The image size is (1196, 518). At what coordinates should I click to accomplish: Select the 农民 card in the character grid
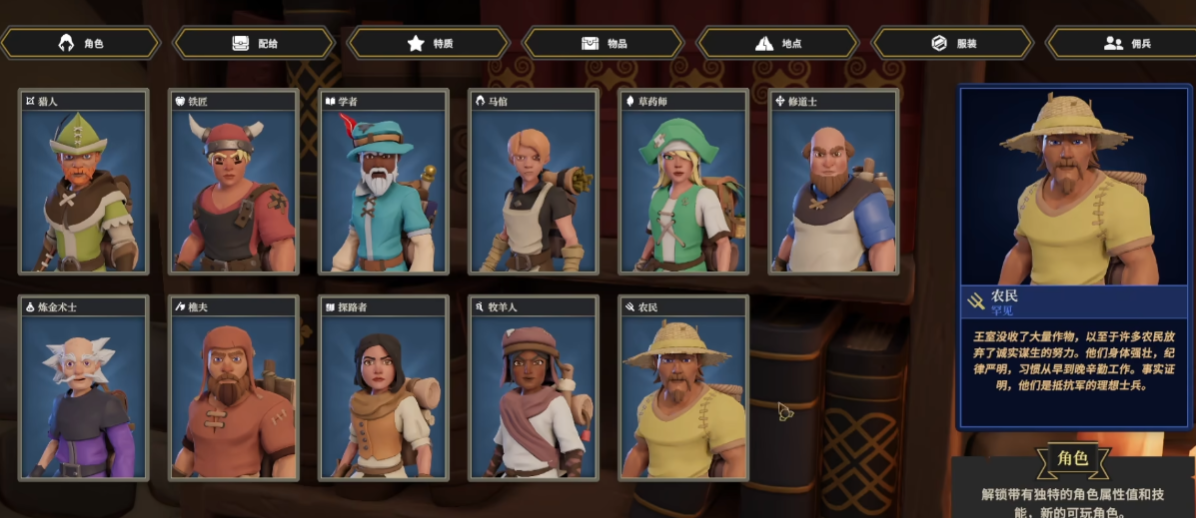(x=684, y=388)
